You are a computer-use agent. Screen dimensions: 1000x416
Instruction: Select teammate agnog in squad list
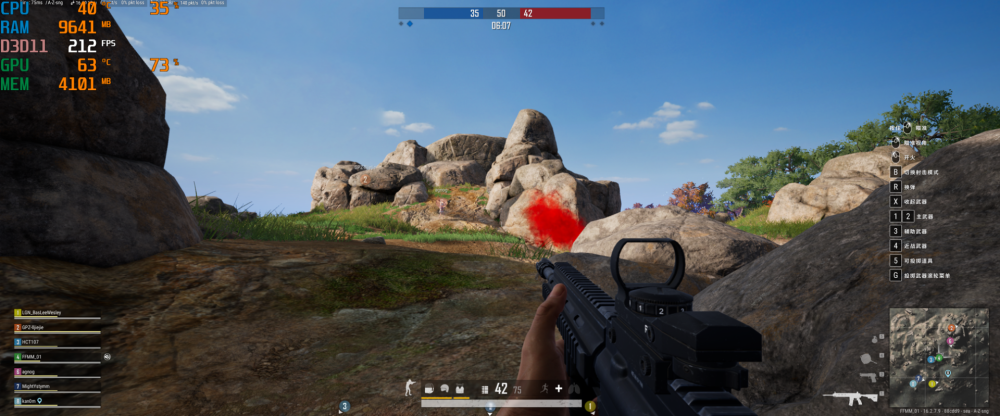click(x=30, y=371)
